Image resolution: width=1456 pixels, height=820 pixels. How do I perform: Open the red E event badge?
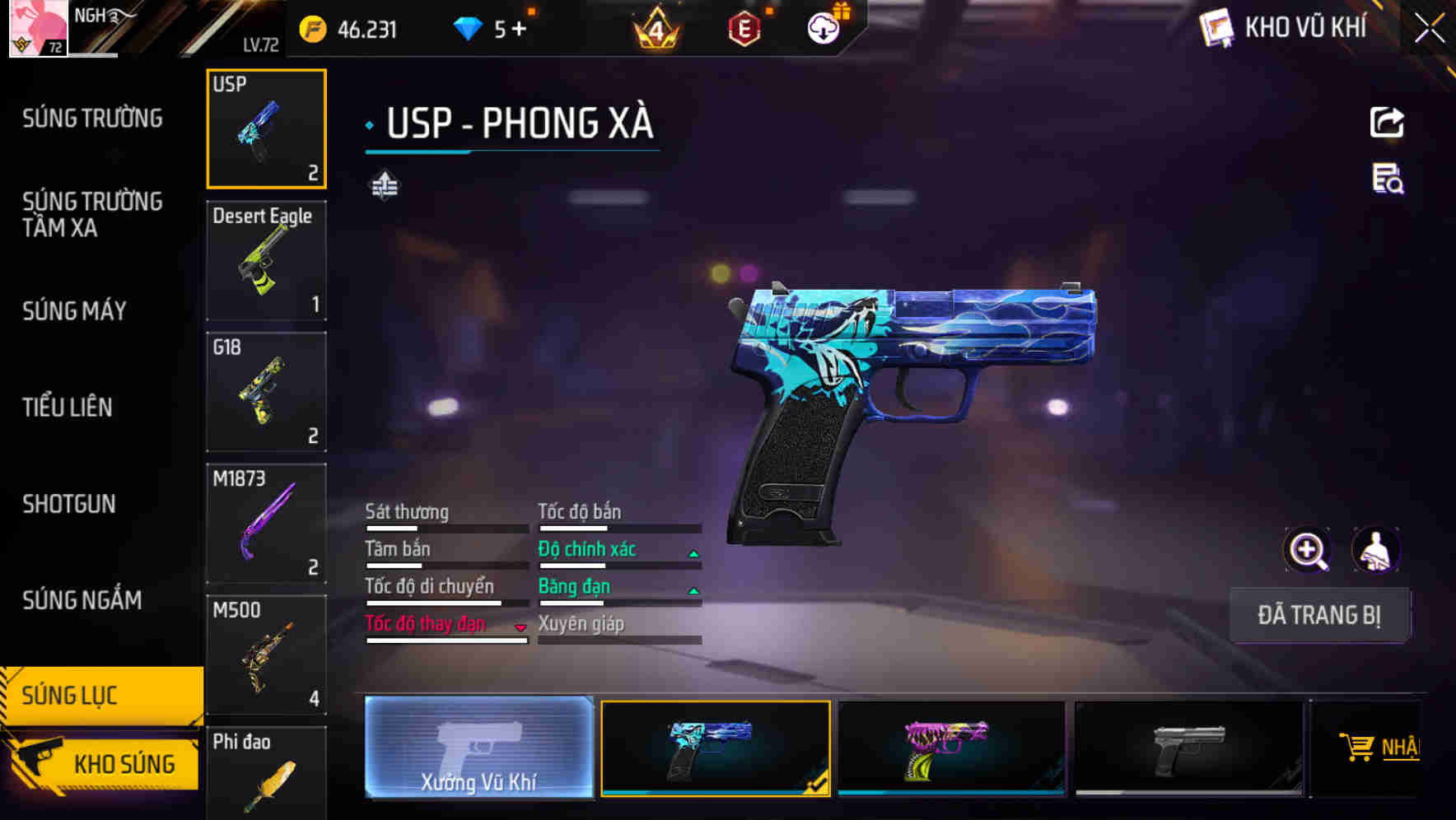coord(742,27)
